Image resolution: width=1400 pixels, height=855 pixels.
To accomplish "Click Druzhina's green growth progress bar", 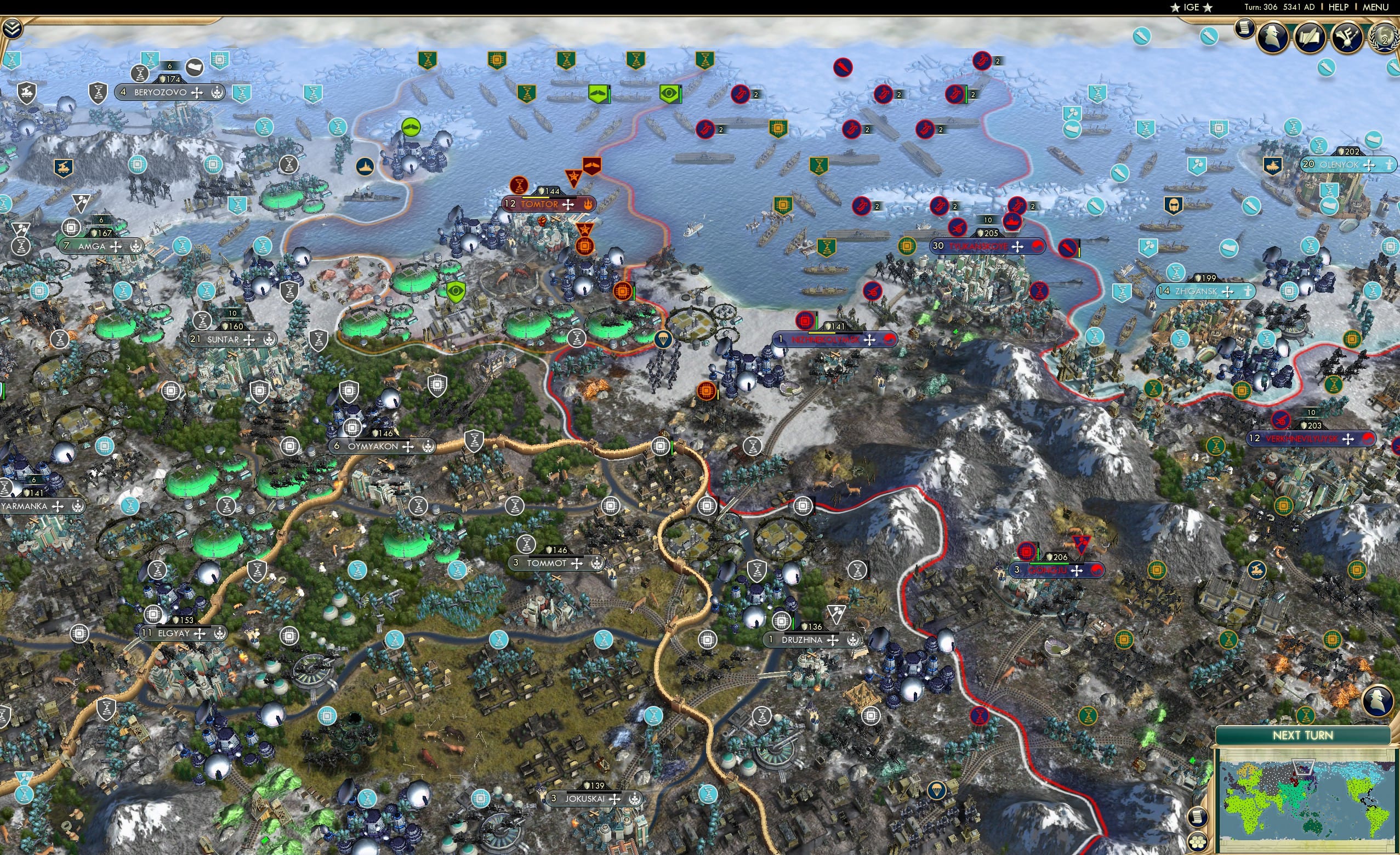I will [793, 623].
